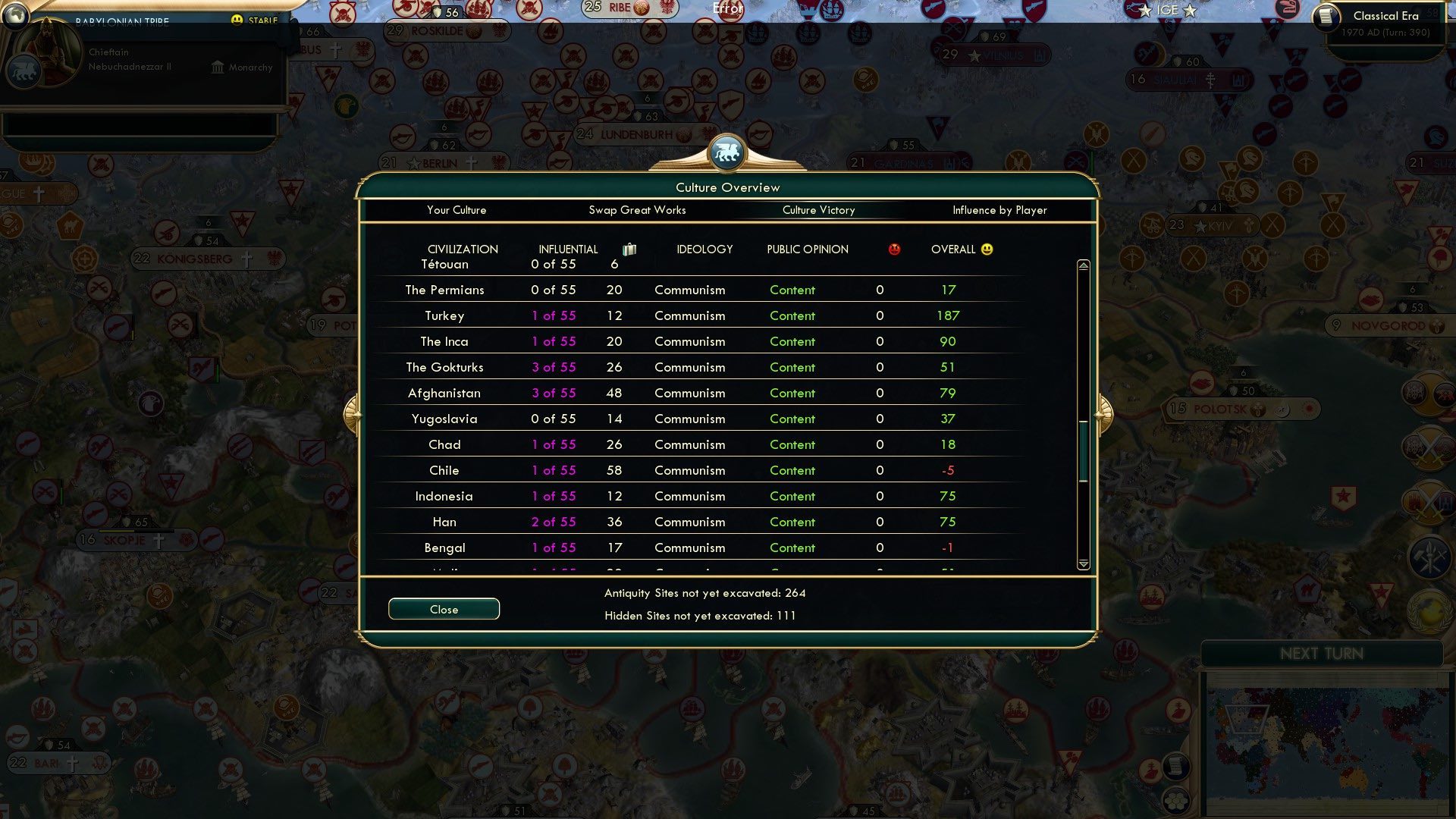The image size is (1456, 819).
Task: Click the tourism suitcase icon in the column headers
Action: [x=631, y=249]
